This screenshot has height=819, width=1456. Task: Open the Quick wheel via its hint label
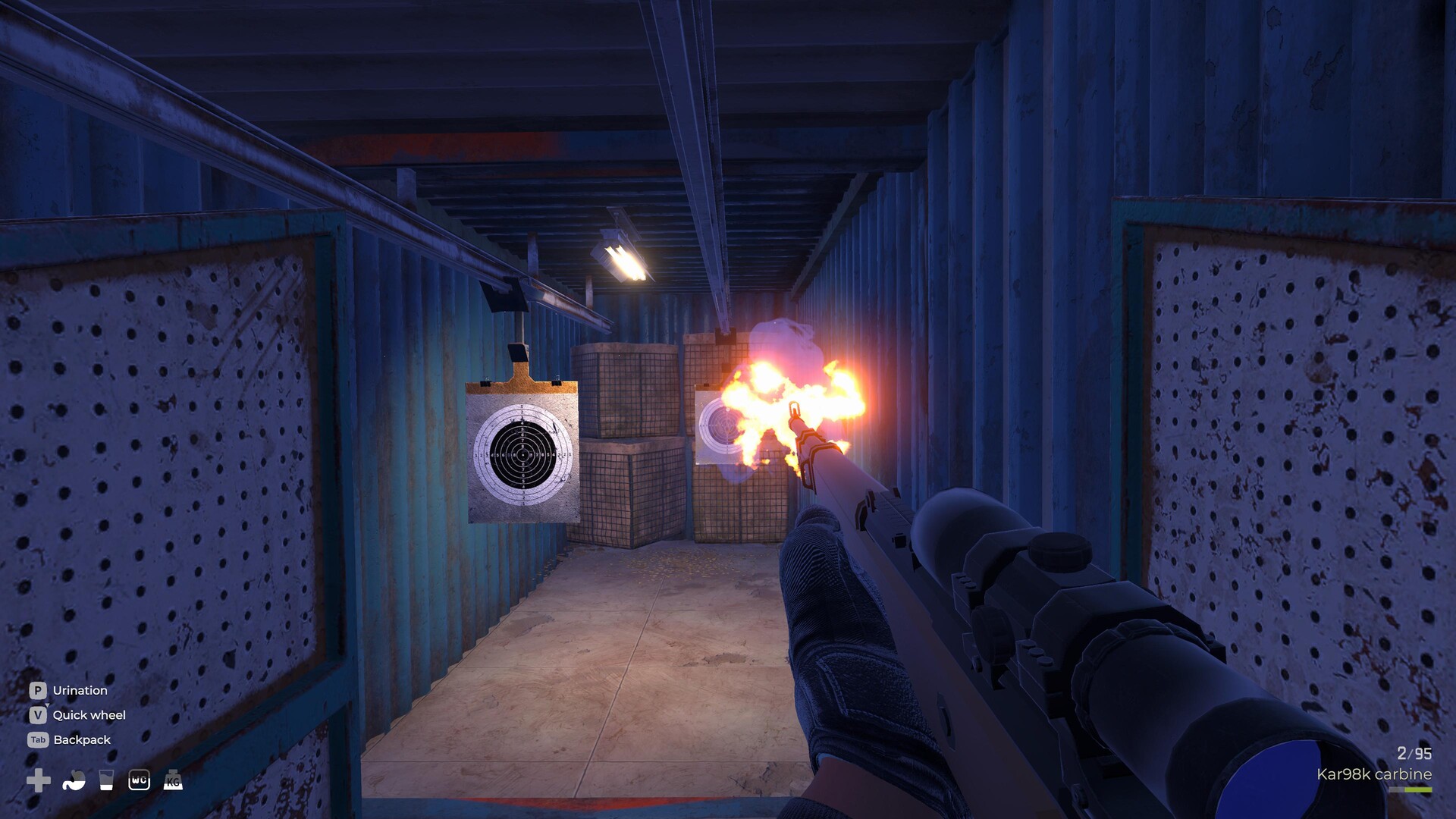[x=89, y=715]
